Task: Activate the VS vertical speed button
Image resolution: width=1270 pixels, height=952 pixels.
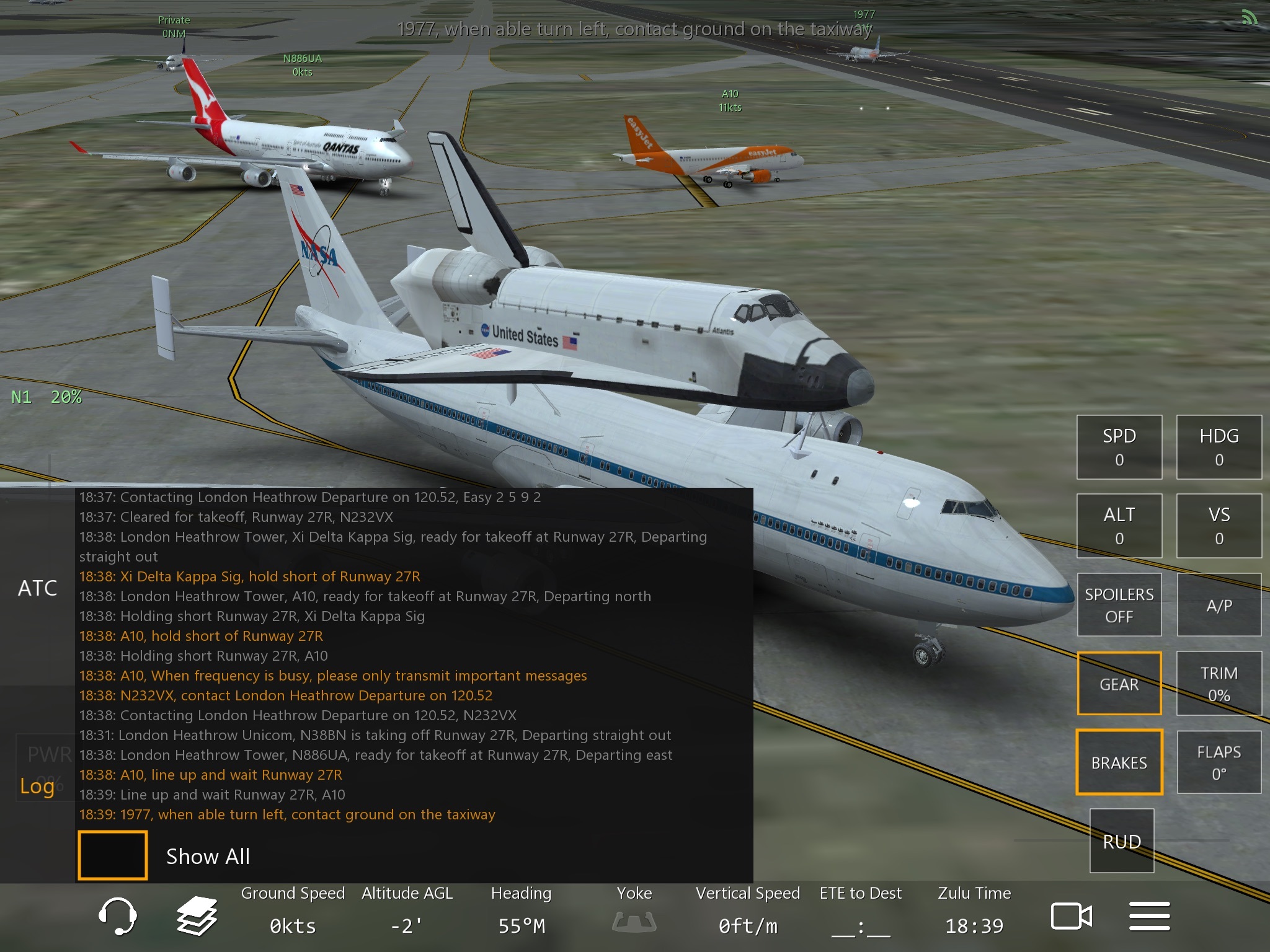Action: 1219,526
